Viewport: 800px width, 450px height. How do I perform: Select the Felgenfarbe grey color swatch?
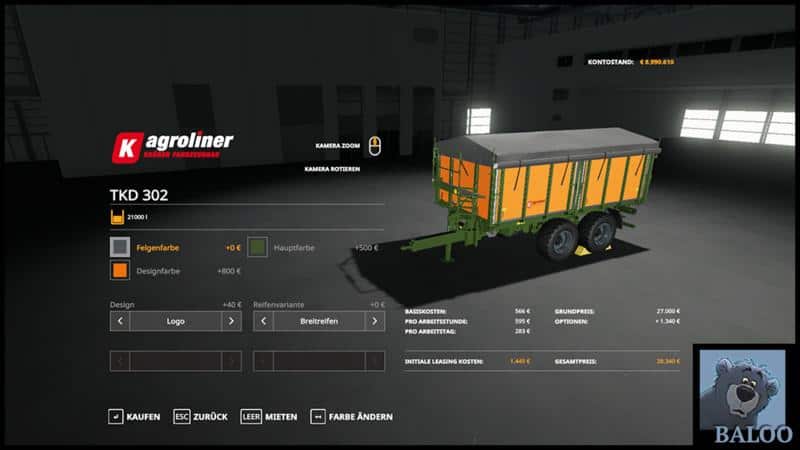[x=120, y=246]
